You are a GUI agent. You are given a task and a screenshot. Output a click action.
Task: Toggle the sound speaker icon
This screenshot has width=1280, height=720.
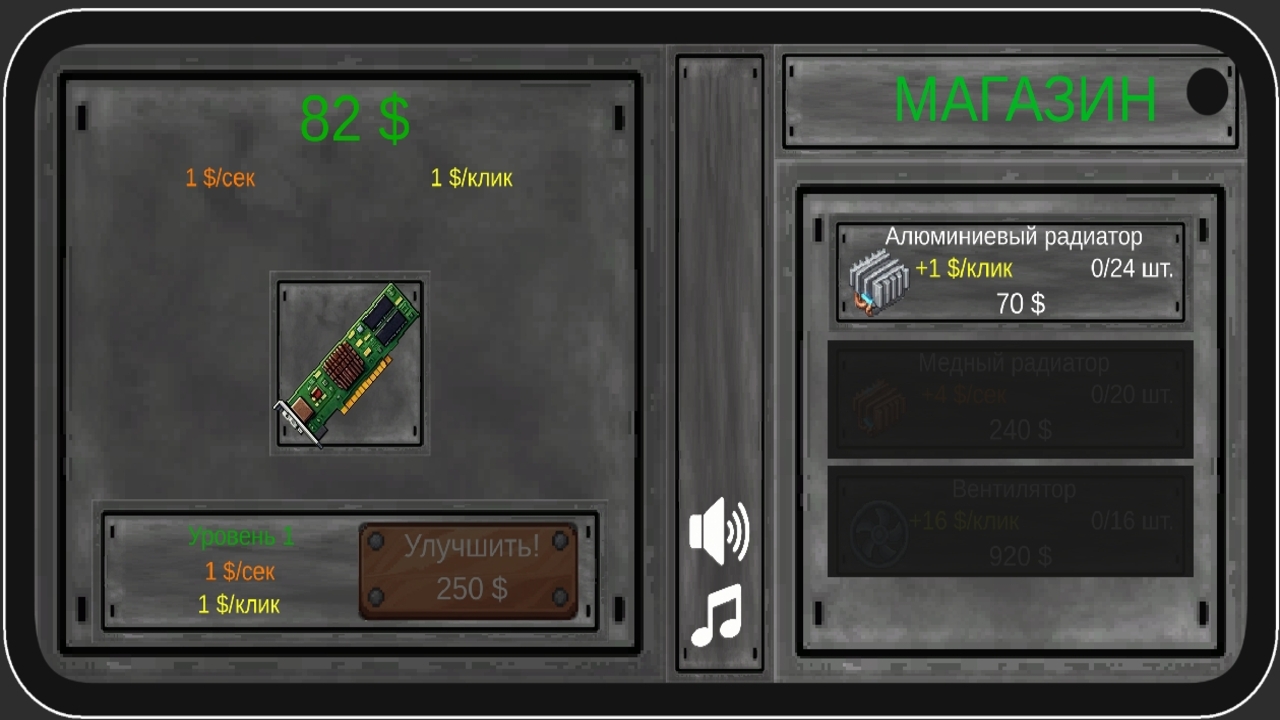pyautogui.click(x=719, y=533)
